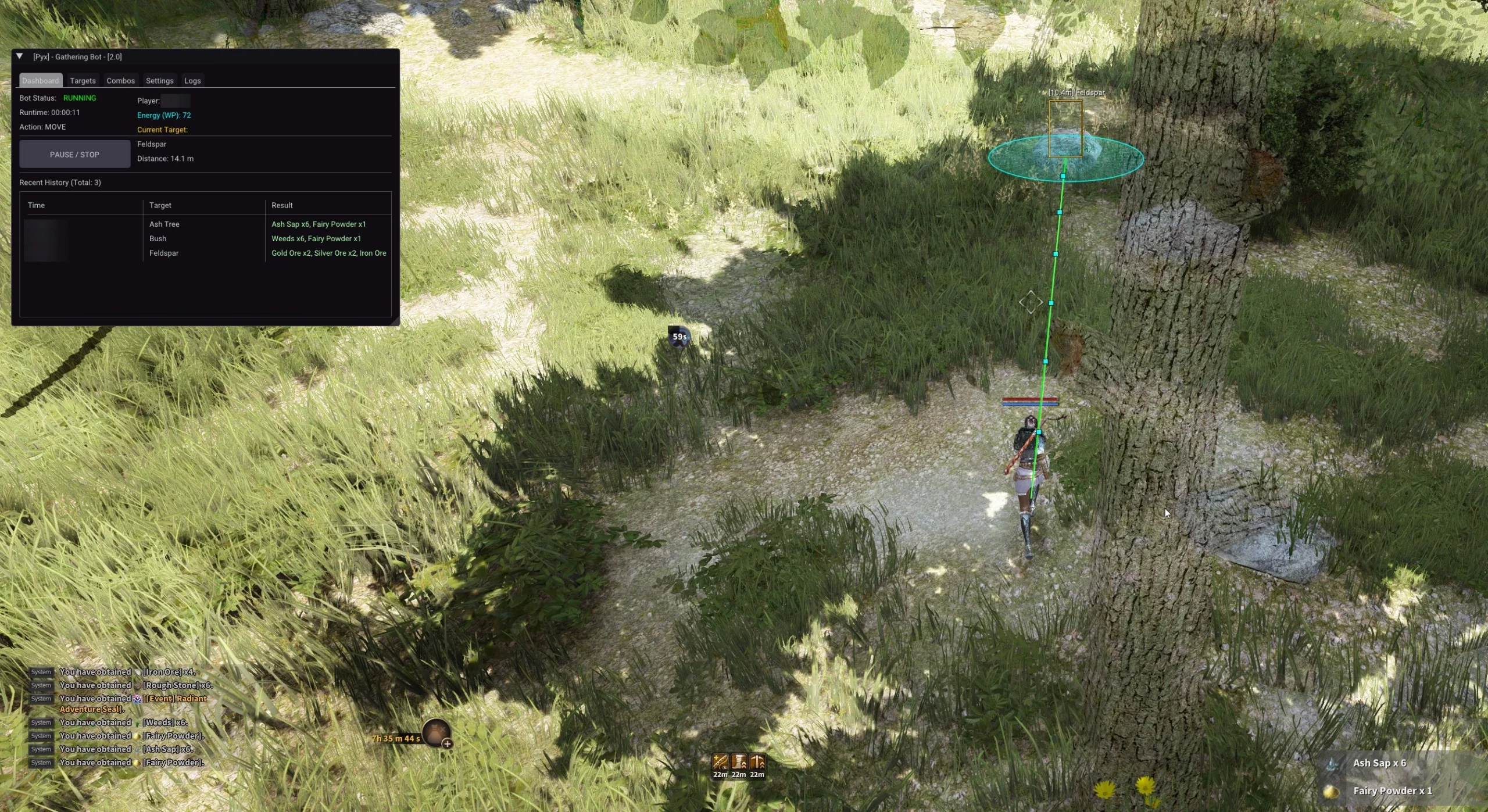The height and width of the screenshot is (812, 1488).
Task: Expand the buff timer with the plus control
Action: click(448, 743)
